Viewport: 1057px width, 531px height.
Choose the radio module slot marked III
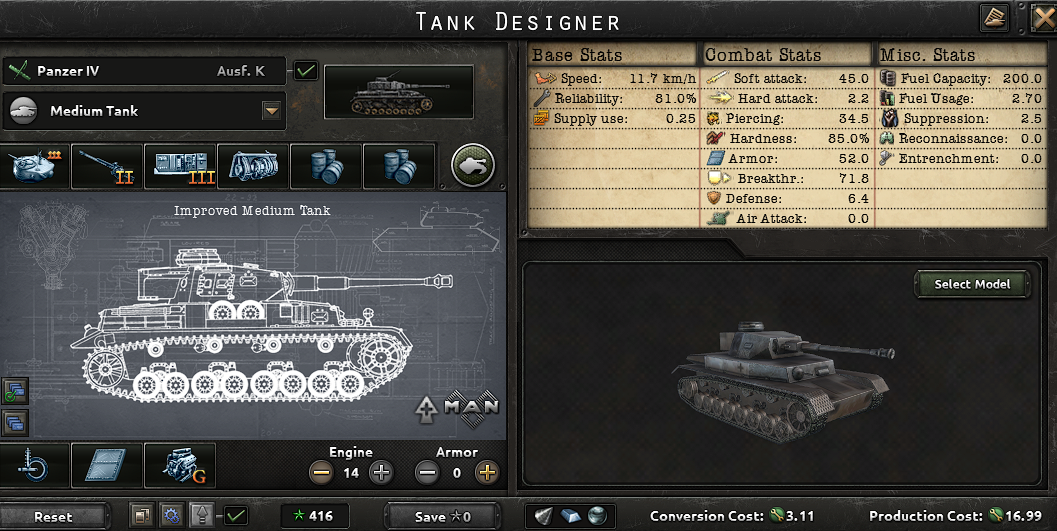tap(180, 166)
